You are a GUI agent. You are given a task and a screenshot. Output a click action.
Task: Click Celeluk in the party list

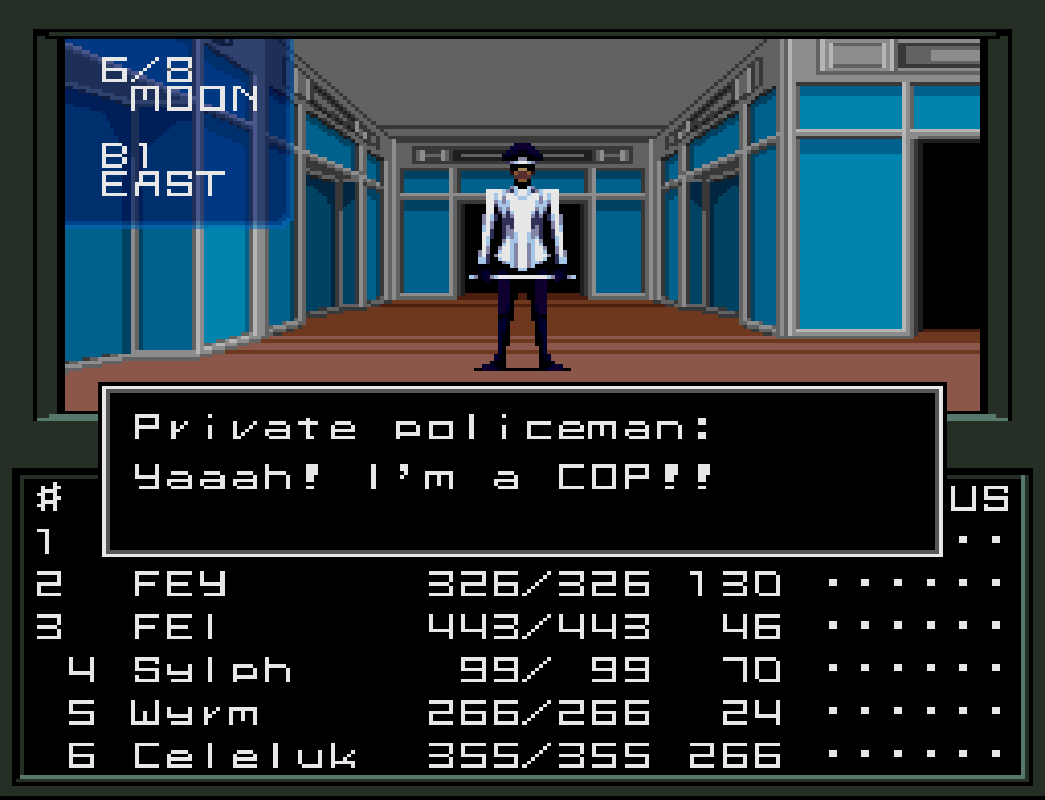(244, 756)
